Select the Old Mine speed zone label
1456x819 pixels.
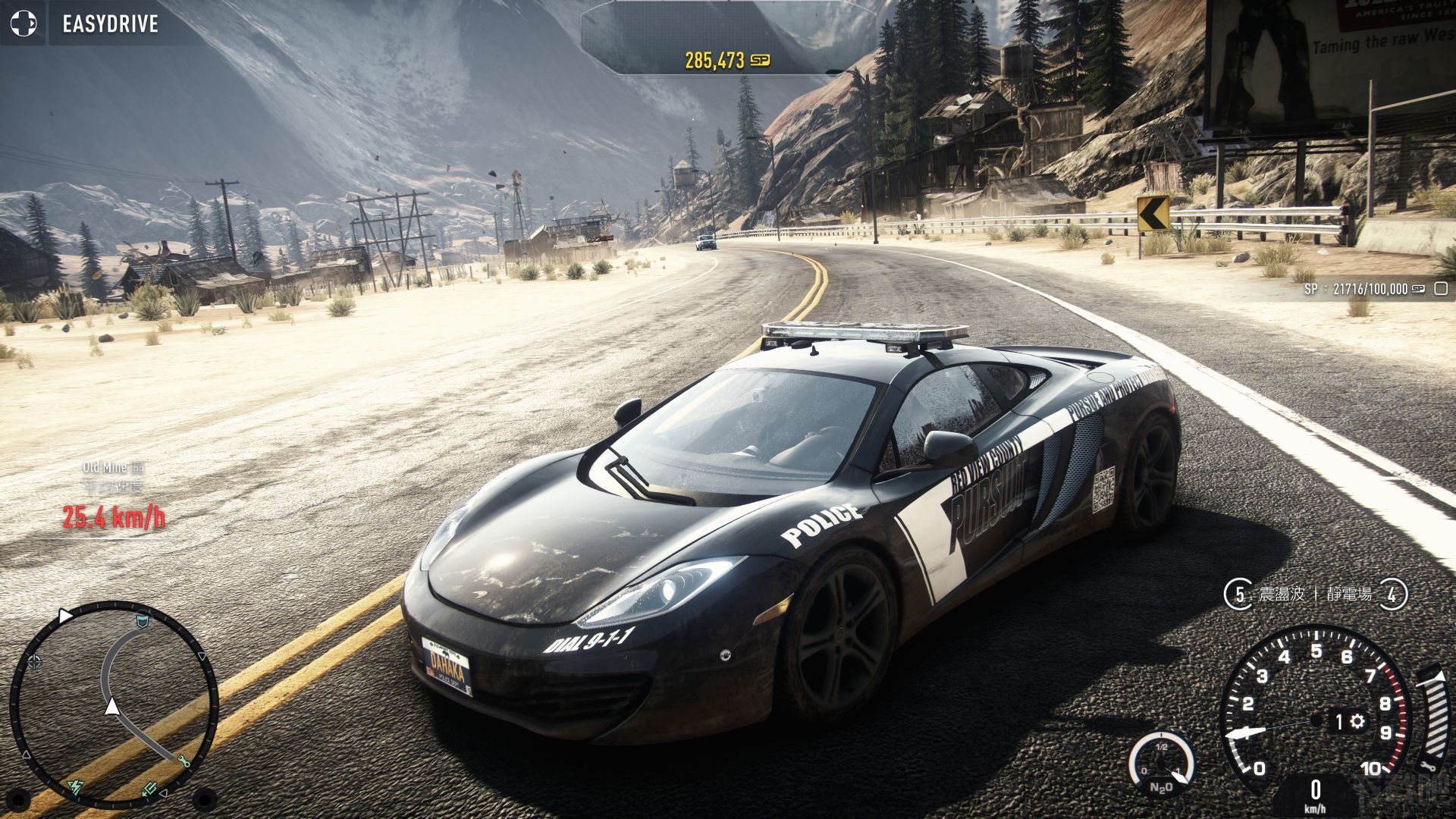point(105,467)
